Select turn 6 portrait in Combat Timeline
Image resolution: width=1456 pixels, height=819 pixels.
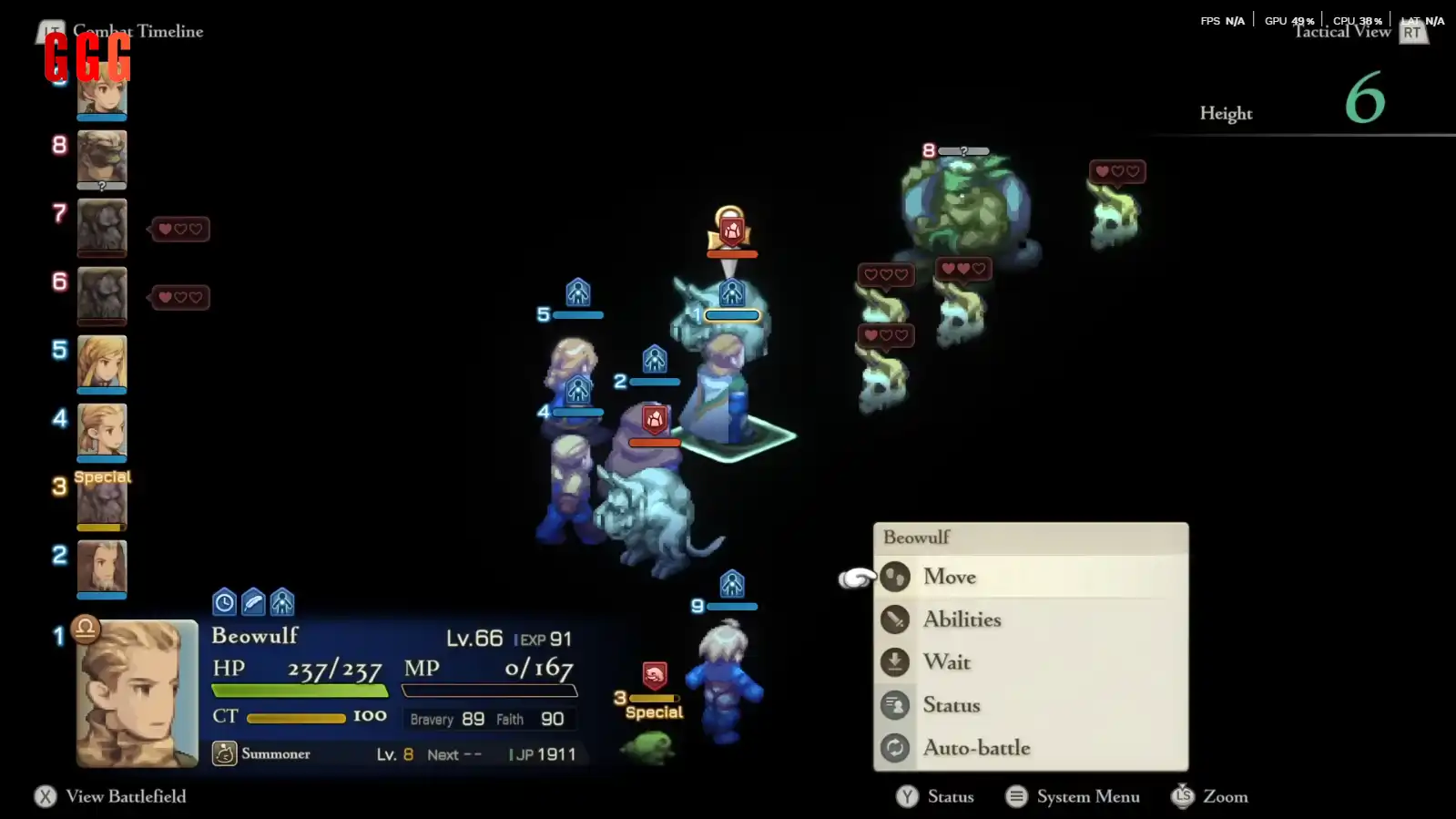point(102,294)
